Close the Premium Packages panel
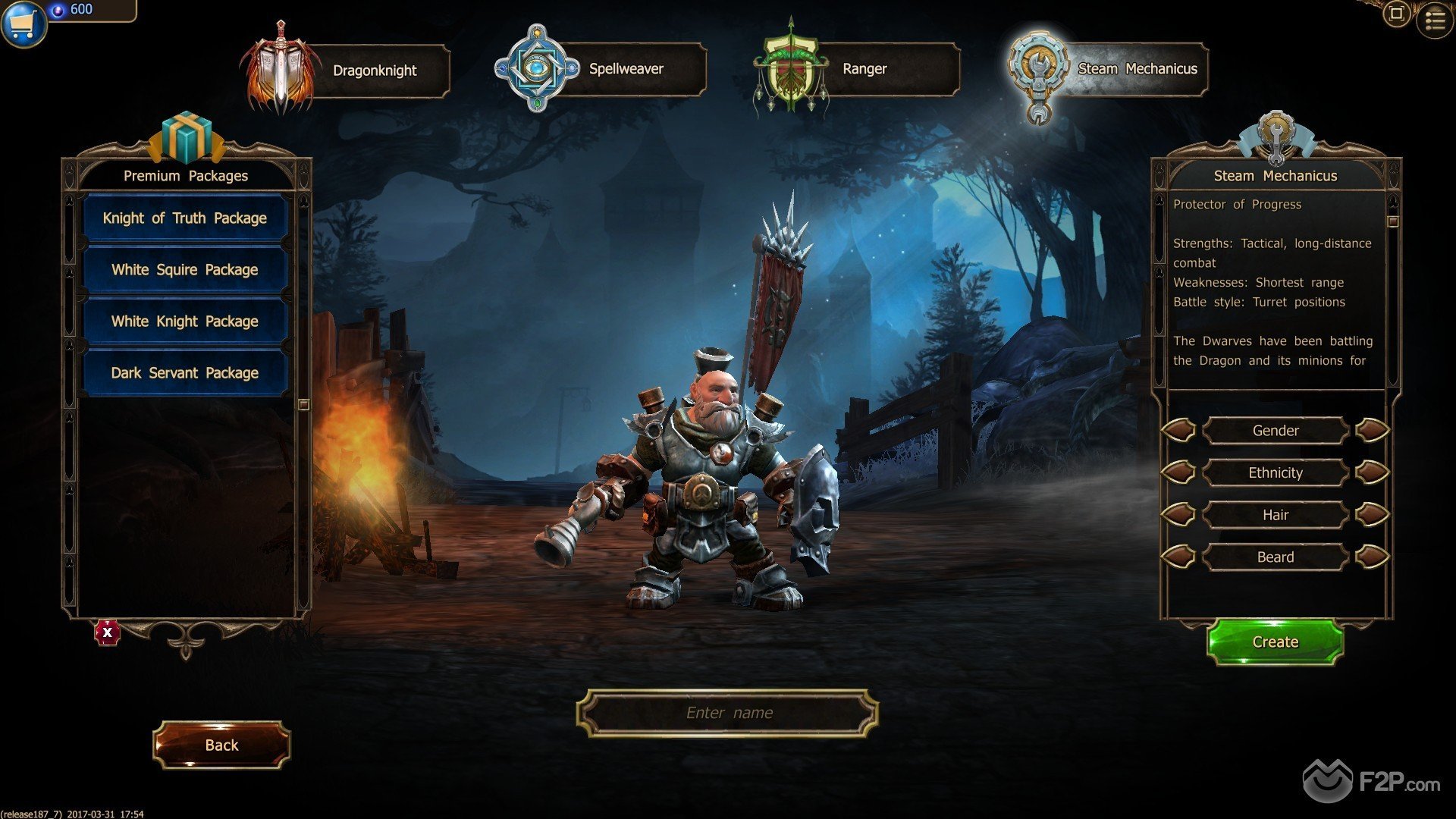This screenshot has width=1456, height=819. (x=108, y=632)
